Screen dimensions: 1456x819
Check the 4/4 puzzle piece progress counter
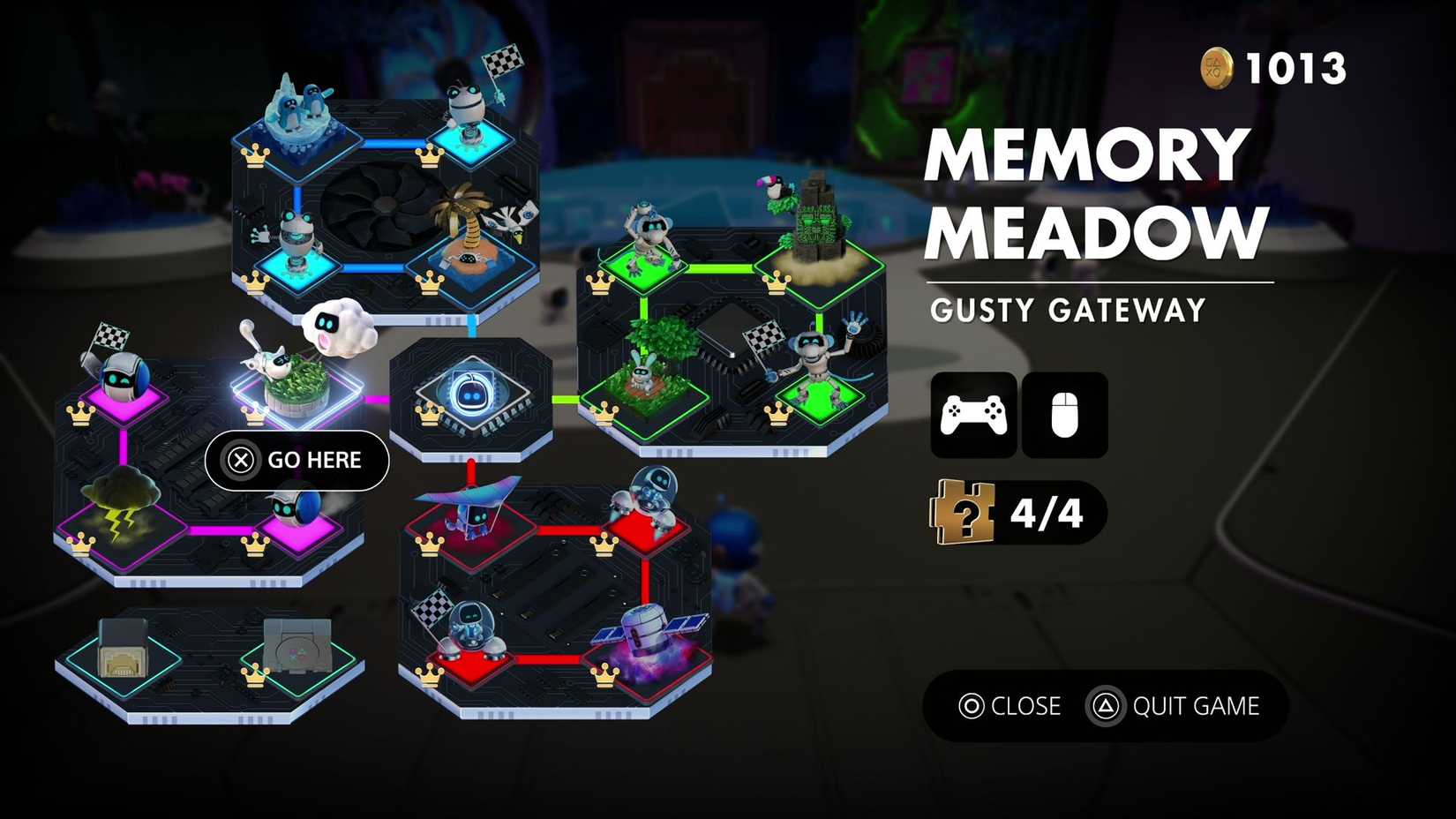1015,510
